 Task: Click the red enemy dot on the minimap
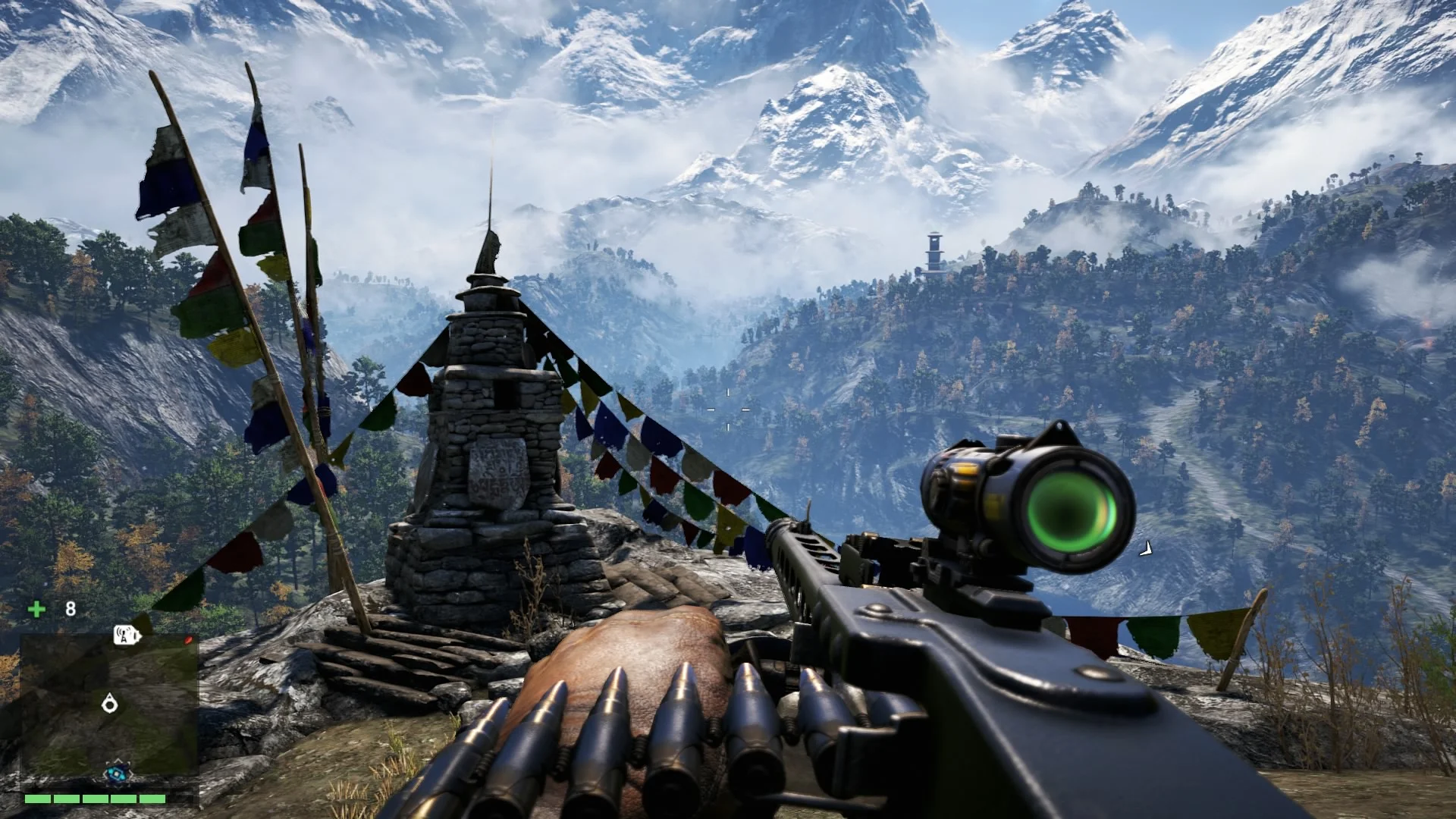click(x=188, y=640)
